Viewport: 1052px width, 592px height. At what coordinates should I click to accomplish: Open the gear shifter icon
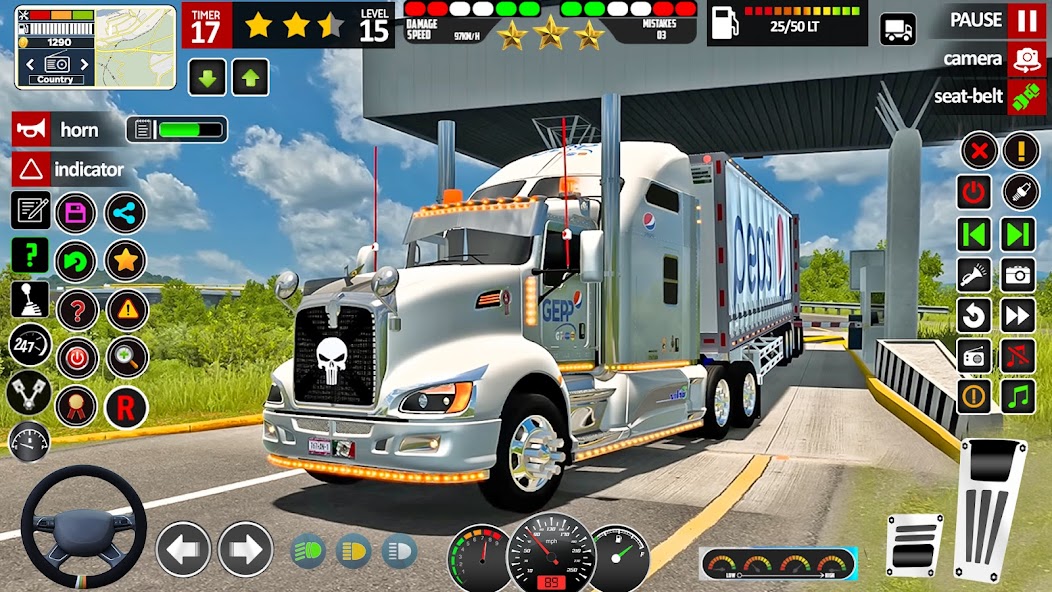coord(29,299)
